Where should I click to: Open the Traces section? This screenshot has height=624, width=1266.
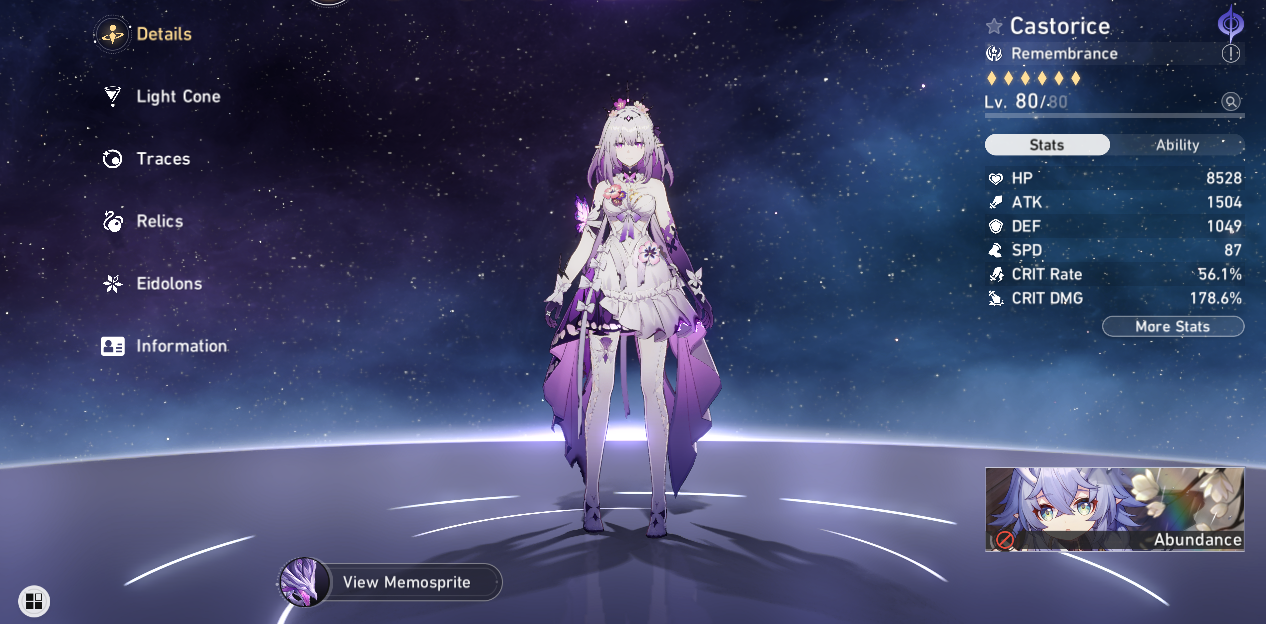[146, 159]
